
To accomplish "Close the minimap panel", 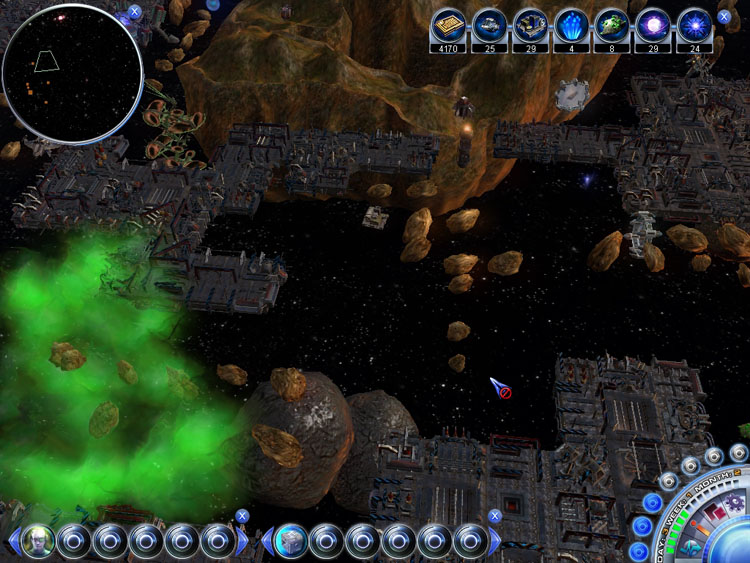I will tap(135, 12).
